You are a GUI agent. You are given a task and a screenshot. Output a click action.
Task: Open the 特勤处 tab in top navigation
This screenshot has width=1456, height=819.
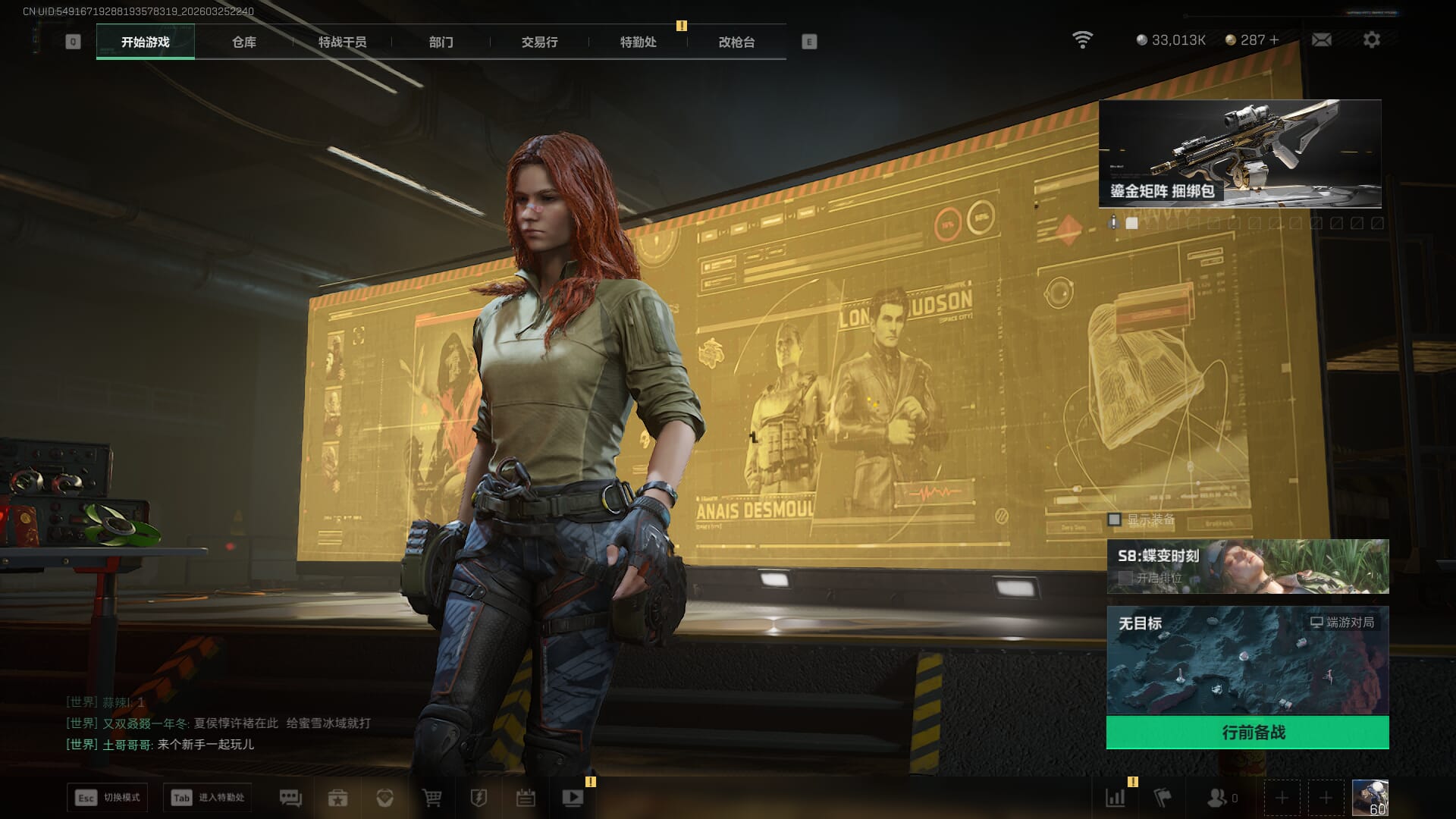tap(638, 42)
